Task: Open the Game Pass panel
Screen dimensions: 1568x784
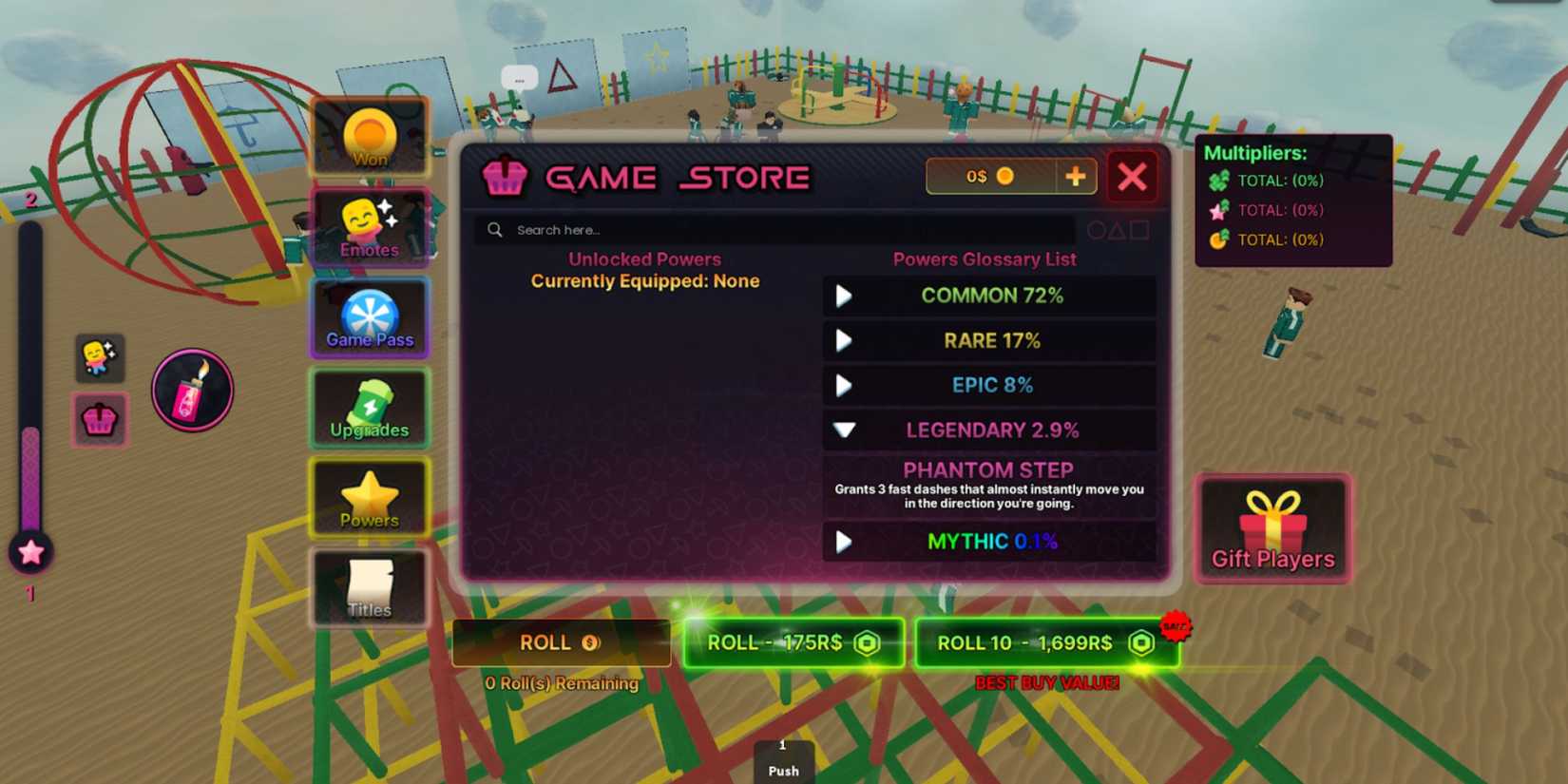Action: (370, 318)
